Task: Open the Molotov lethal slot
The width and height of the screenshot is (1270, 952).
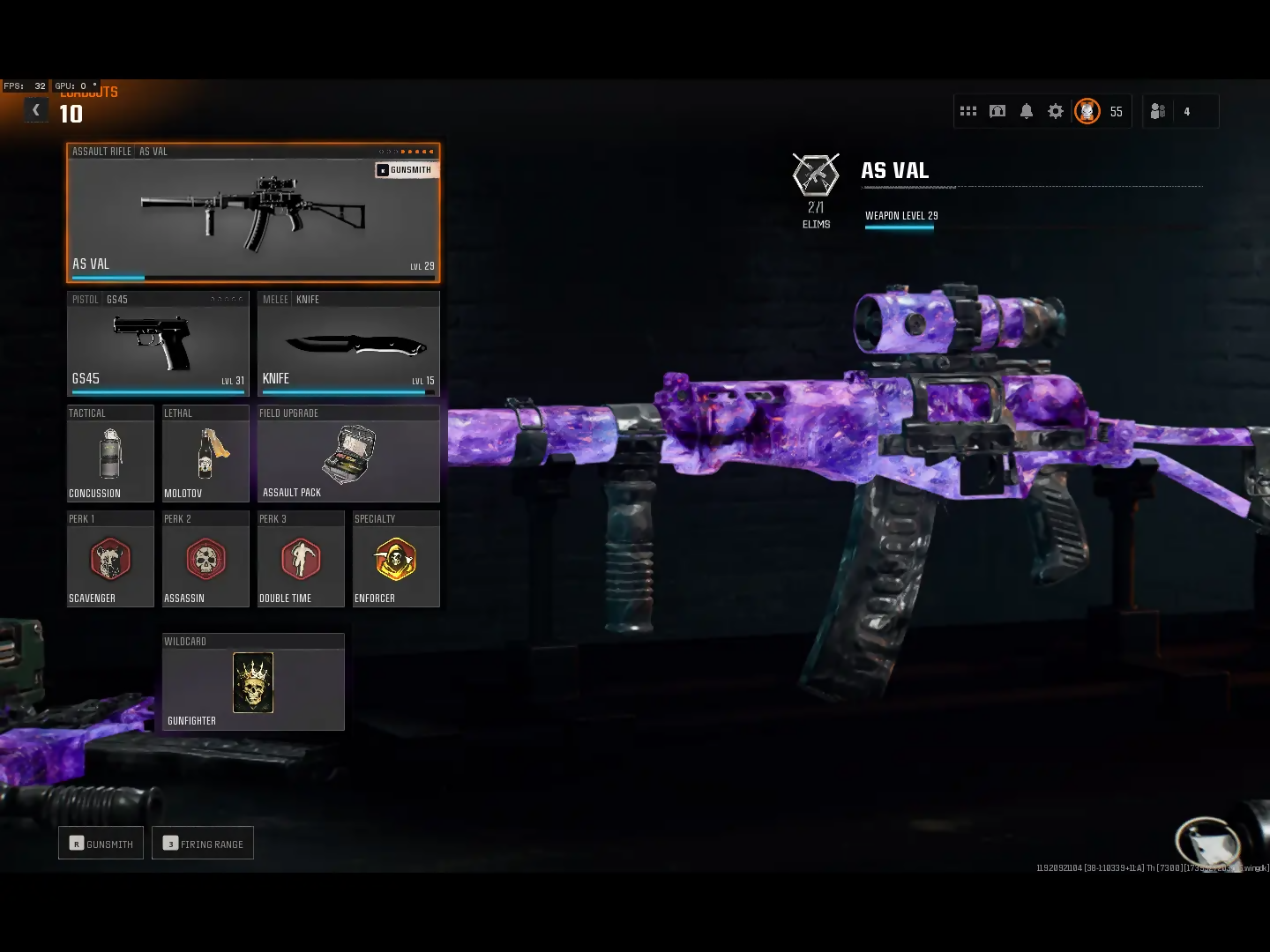Action: [x=205, y=454]
